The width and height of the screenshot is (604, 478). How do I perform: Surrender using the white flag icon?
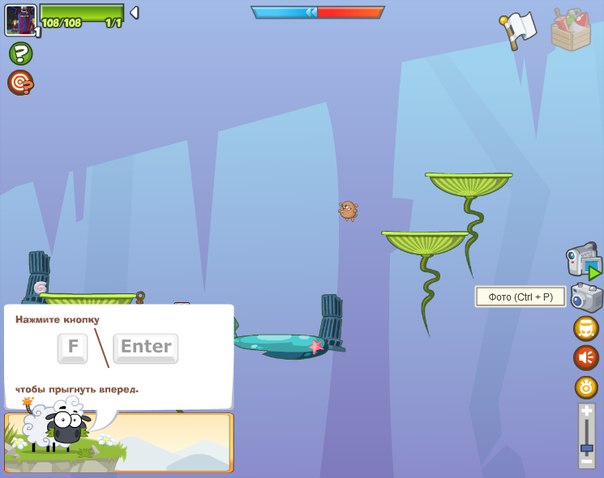(x=519, y=29)
